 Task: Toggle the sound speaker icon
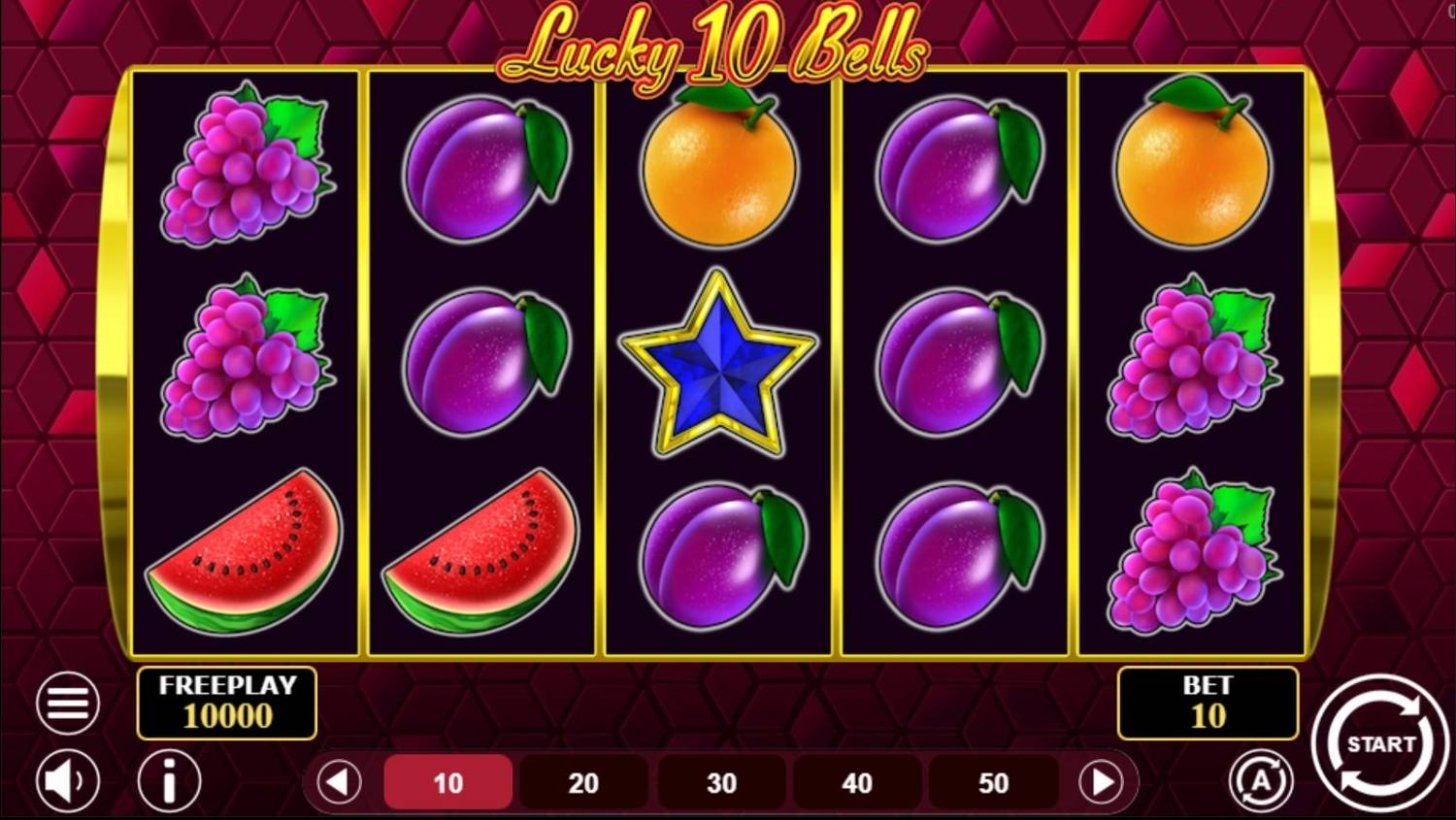point(68,780)
